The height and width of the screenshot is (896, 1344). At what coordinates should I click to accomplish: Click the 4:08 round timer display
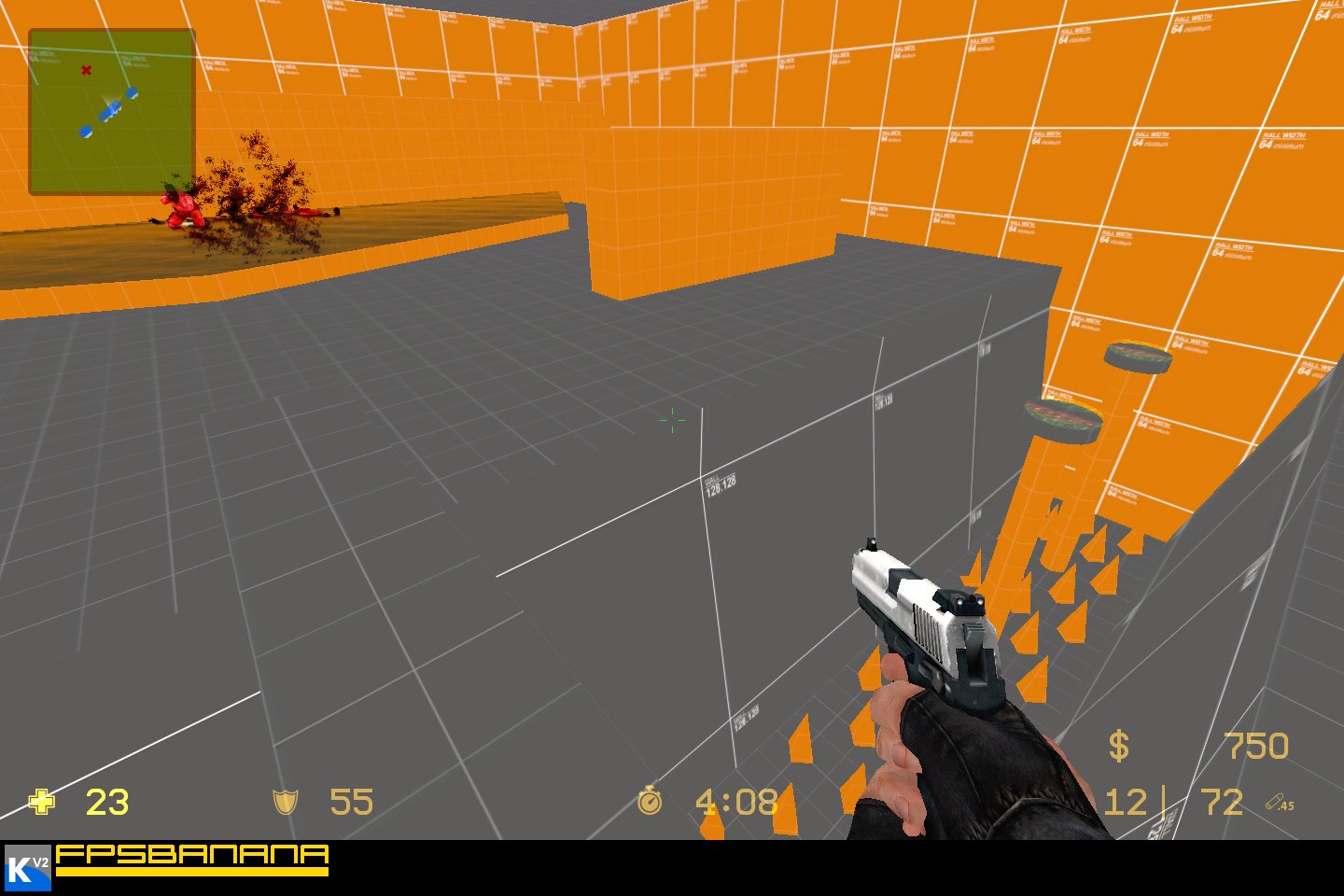click(x=737, y=803)
